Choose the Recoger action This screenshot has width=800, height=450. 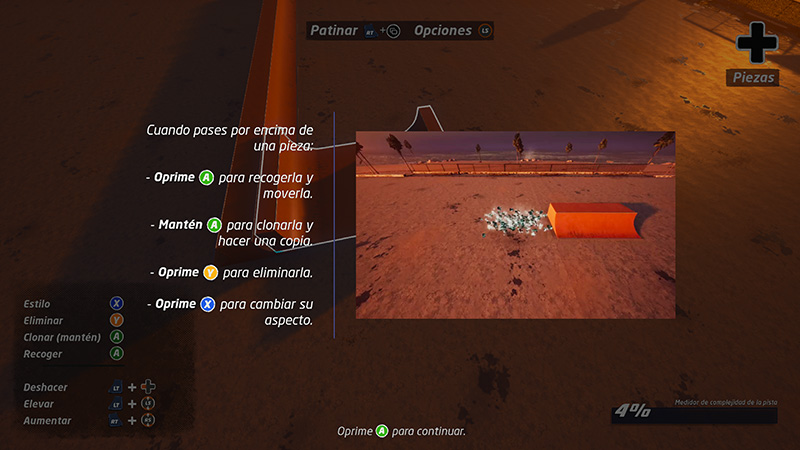tap(43, 354)
